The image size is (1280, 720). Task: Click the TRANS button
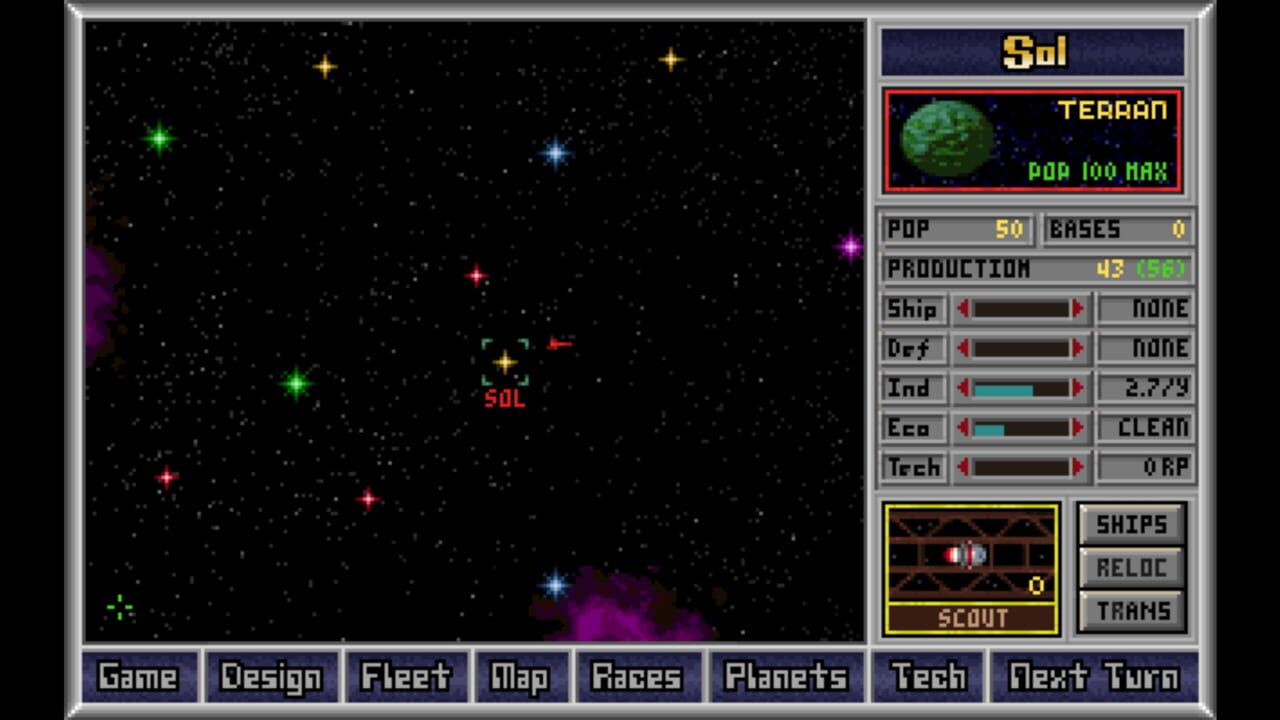click(x=1131, y=609)
